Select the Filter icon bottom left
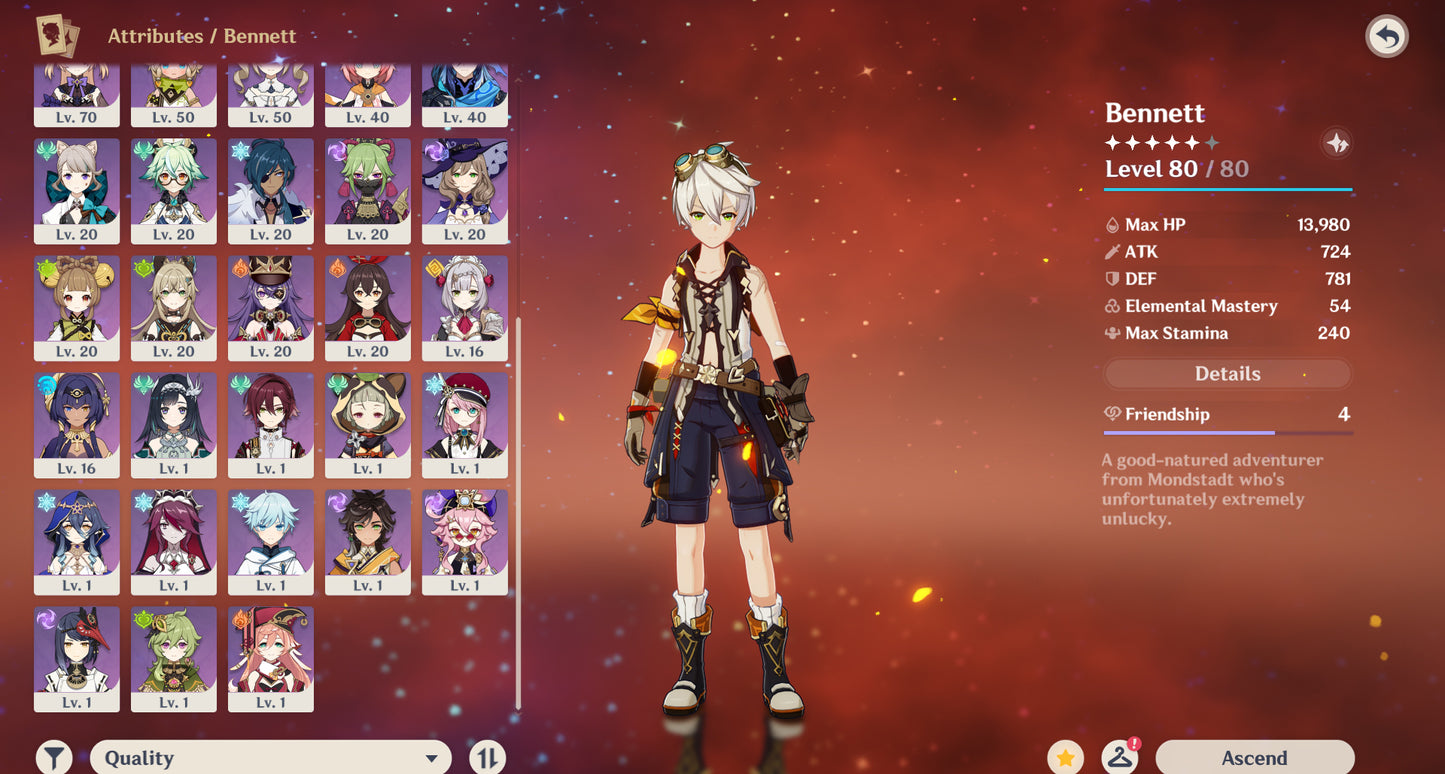 (55, 757)
